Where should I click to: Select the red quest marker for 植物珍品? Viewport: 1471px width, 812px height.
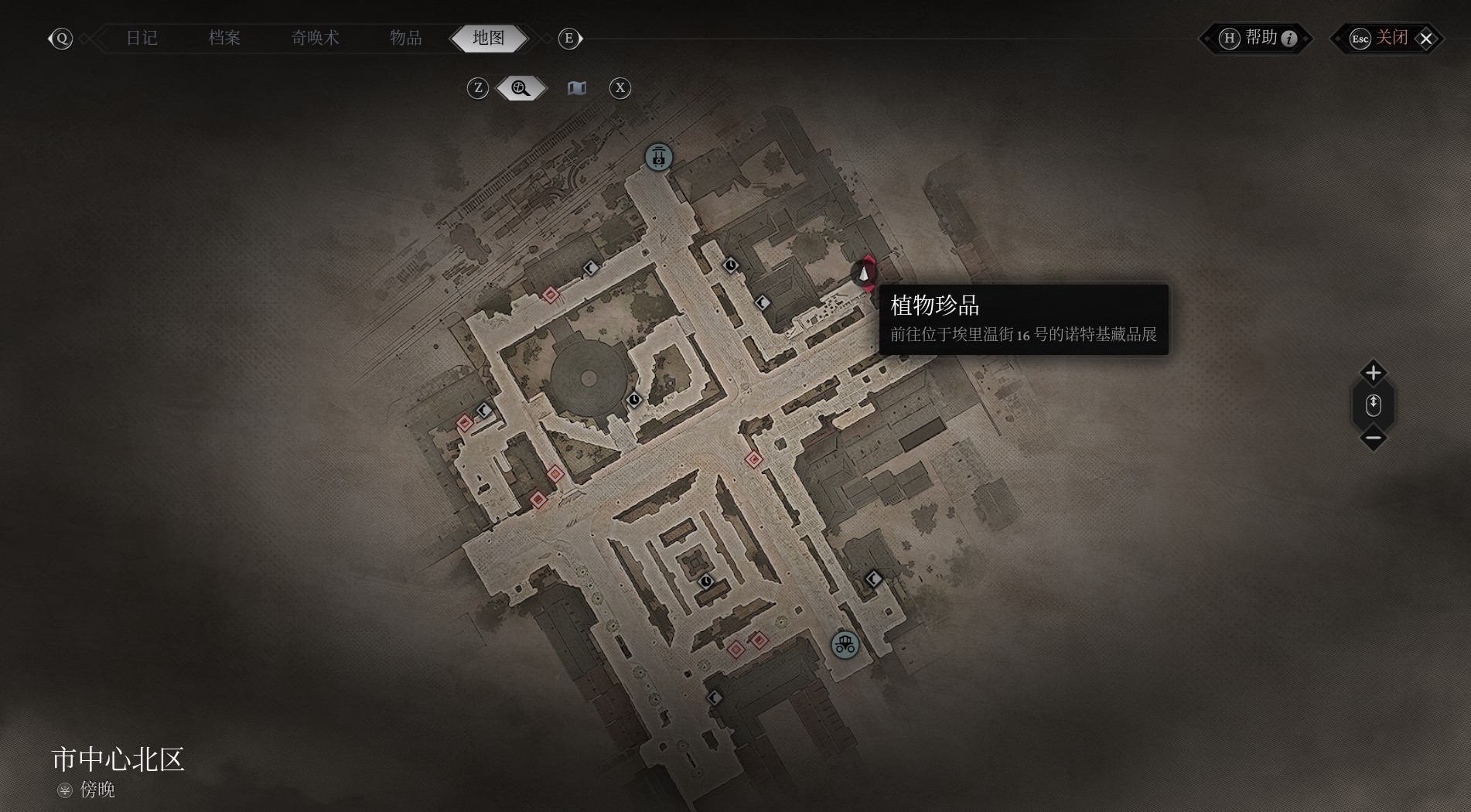click(865, 272)
